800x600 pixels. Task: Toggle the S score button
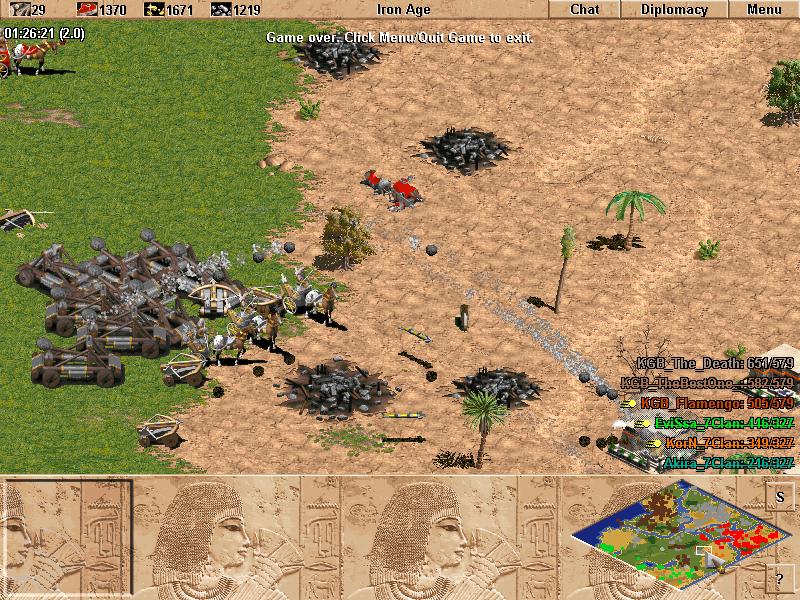(x=780, y=497)
